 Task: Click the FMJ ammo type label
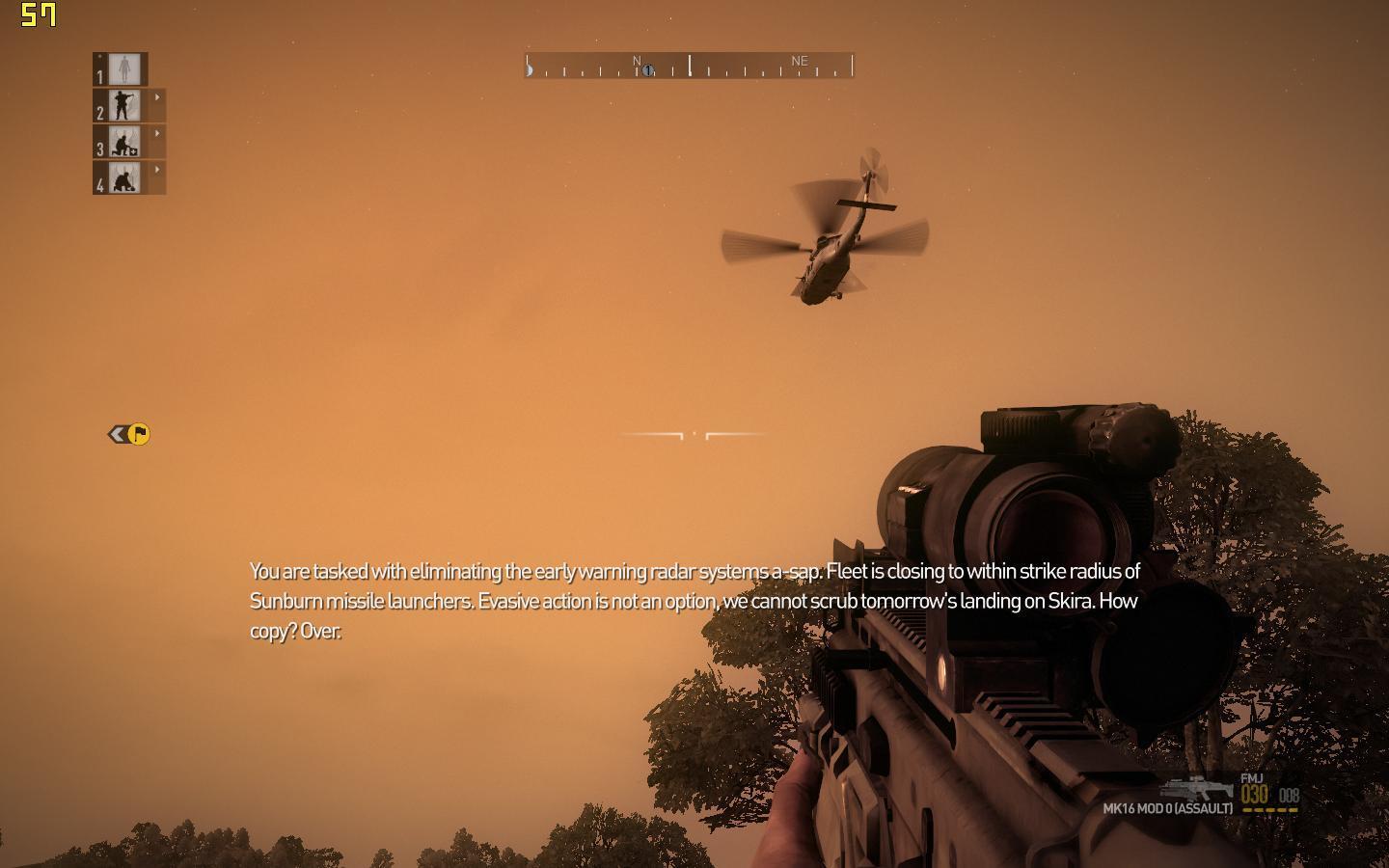pyautogui.click(x=1252, y=778)
